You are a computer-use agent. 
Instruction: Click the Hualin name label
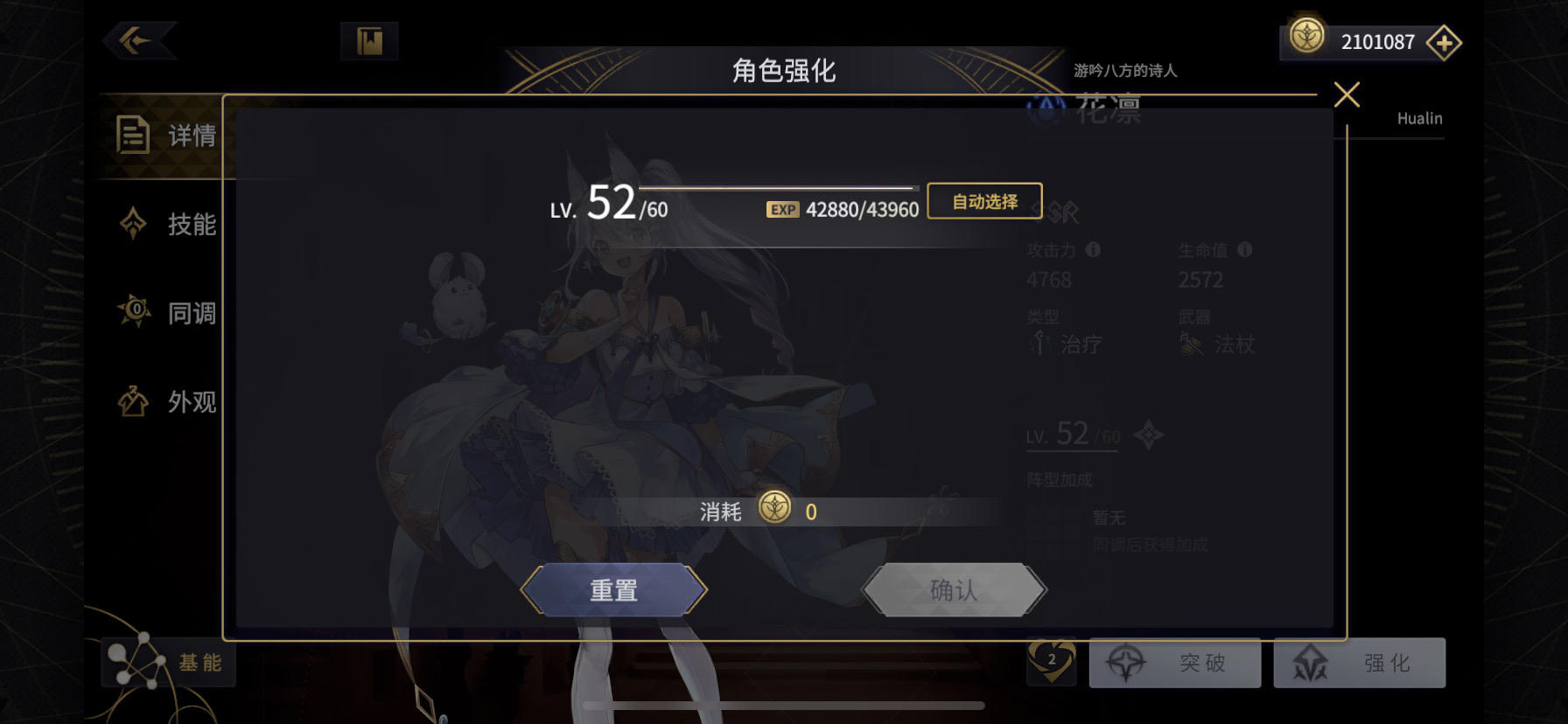[x=1417, y=118]
